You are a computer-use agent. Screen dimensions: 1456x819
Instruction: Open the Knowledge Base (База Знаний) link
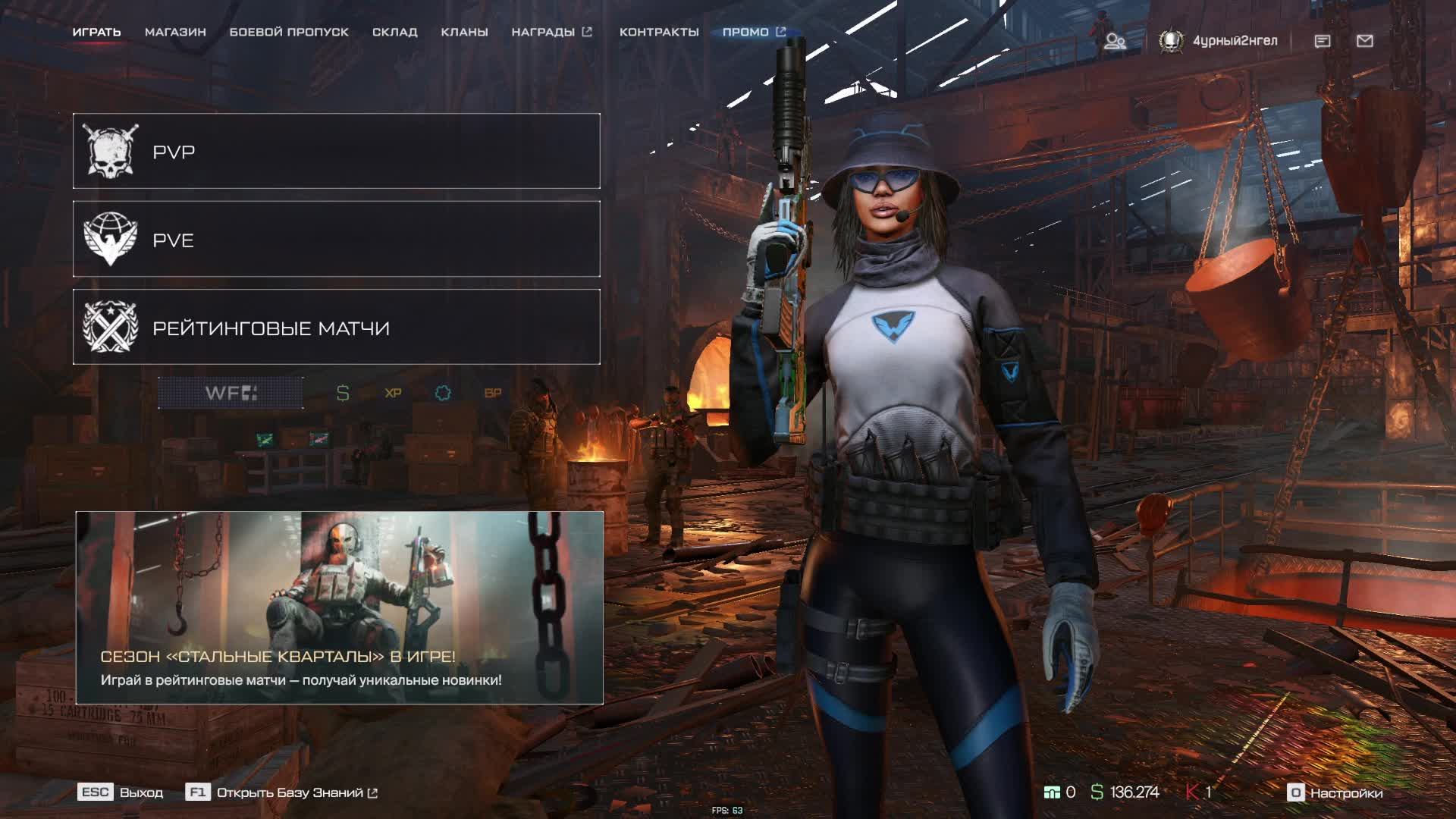point(282,792)
